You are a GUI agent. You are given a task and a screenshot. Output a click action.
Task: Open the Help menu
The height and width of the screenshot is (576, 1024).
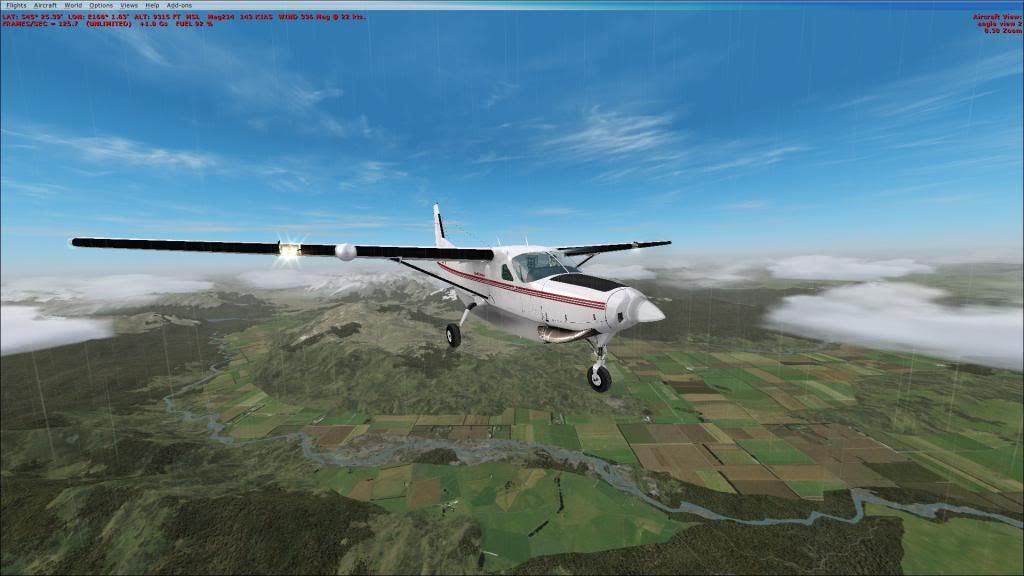point(152,5)
